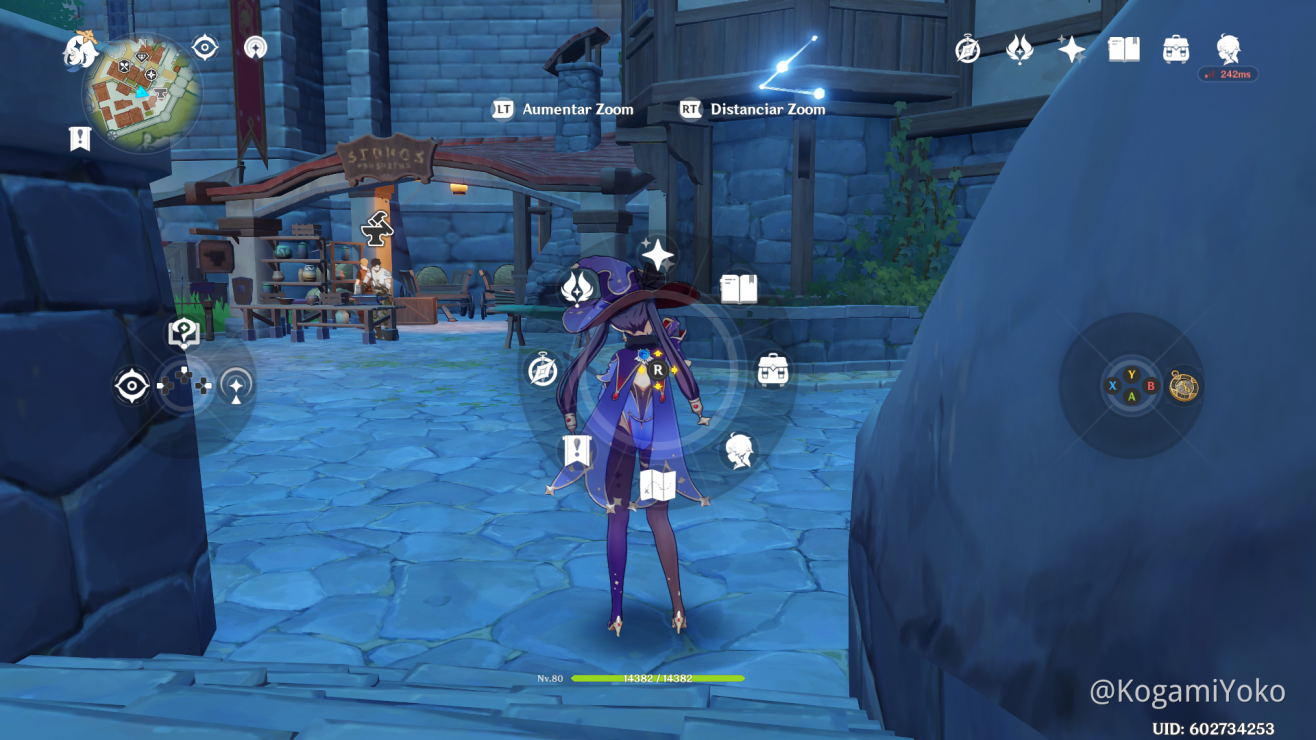Open the handbook icon in the top bar
This screenshot has height=740, width=1316.
pyautogui.click(x=1124, y=49)
